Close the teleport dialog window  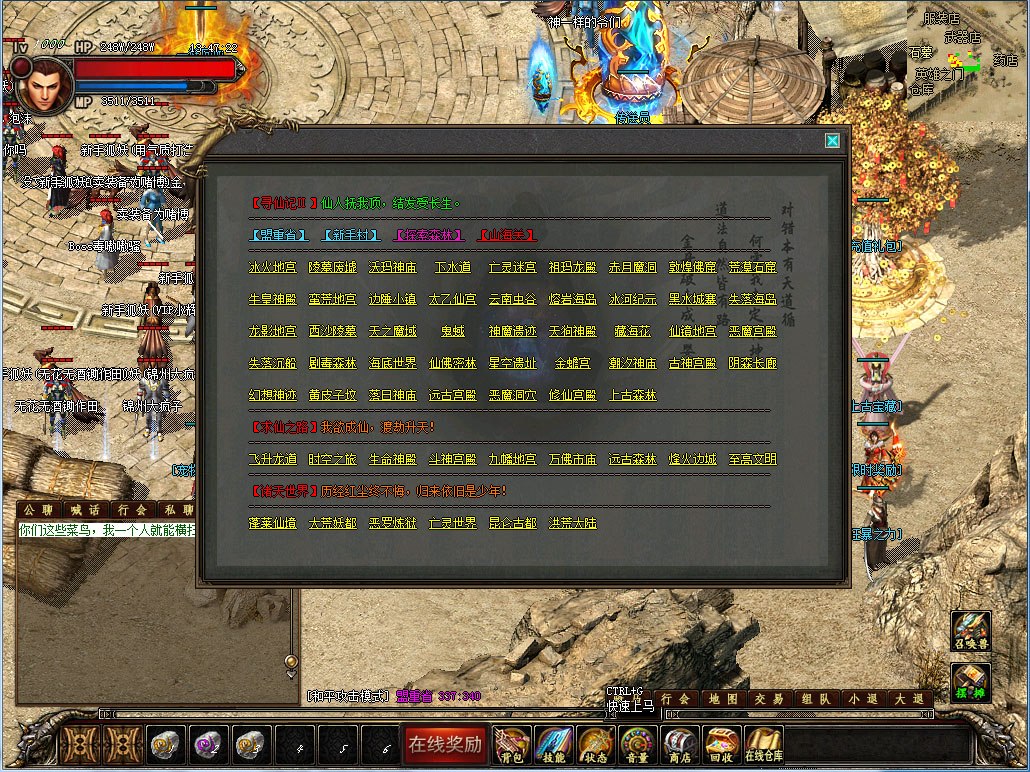click(x=832, y=141)
